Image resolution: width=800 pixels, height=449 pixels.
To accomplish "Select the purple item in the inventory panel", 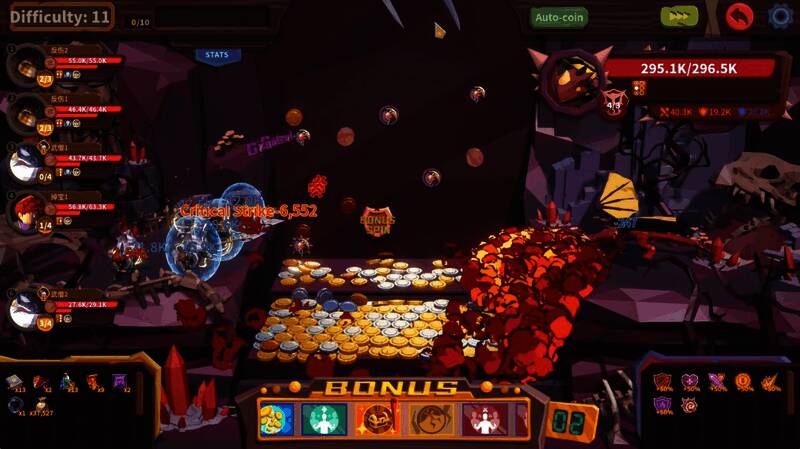I will tap(119, 381).
